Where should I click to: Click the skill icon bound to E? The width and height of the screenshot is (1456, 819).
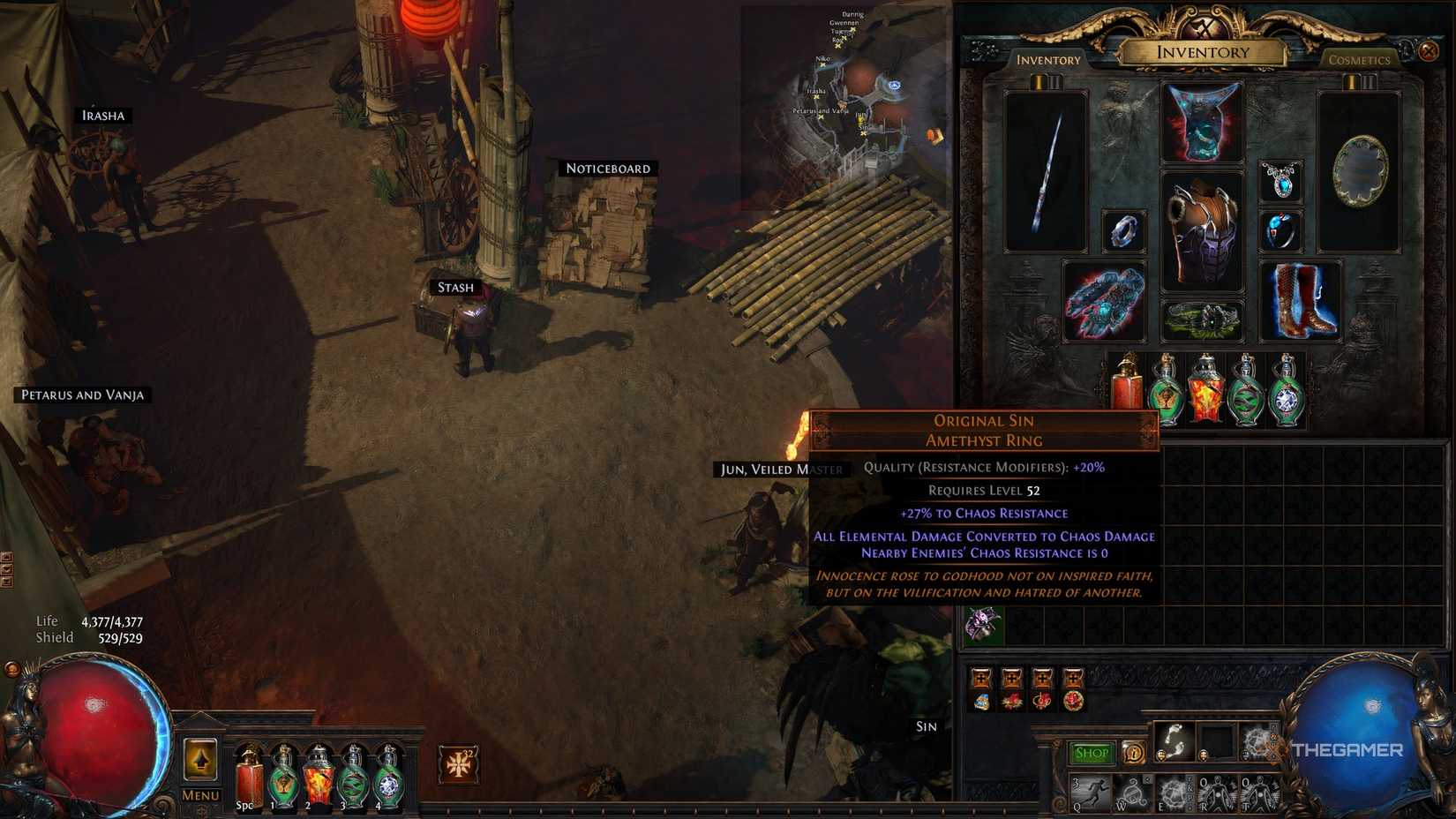point(1175,793)
